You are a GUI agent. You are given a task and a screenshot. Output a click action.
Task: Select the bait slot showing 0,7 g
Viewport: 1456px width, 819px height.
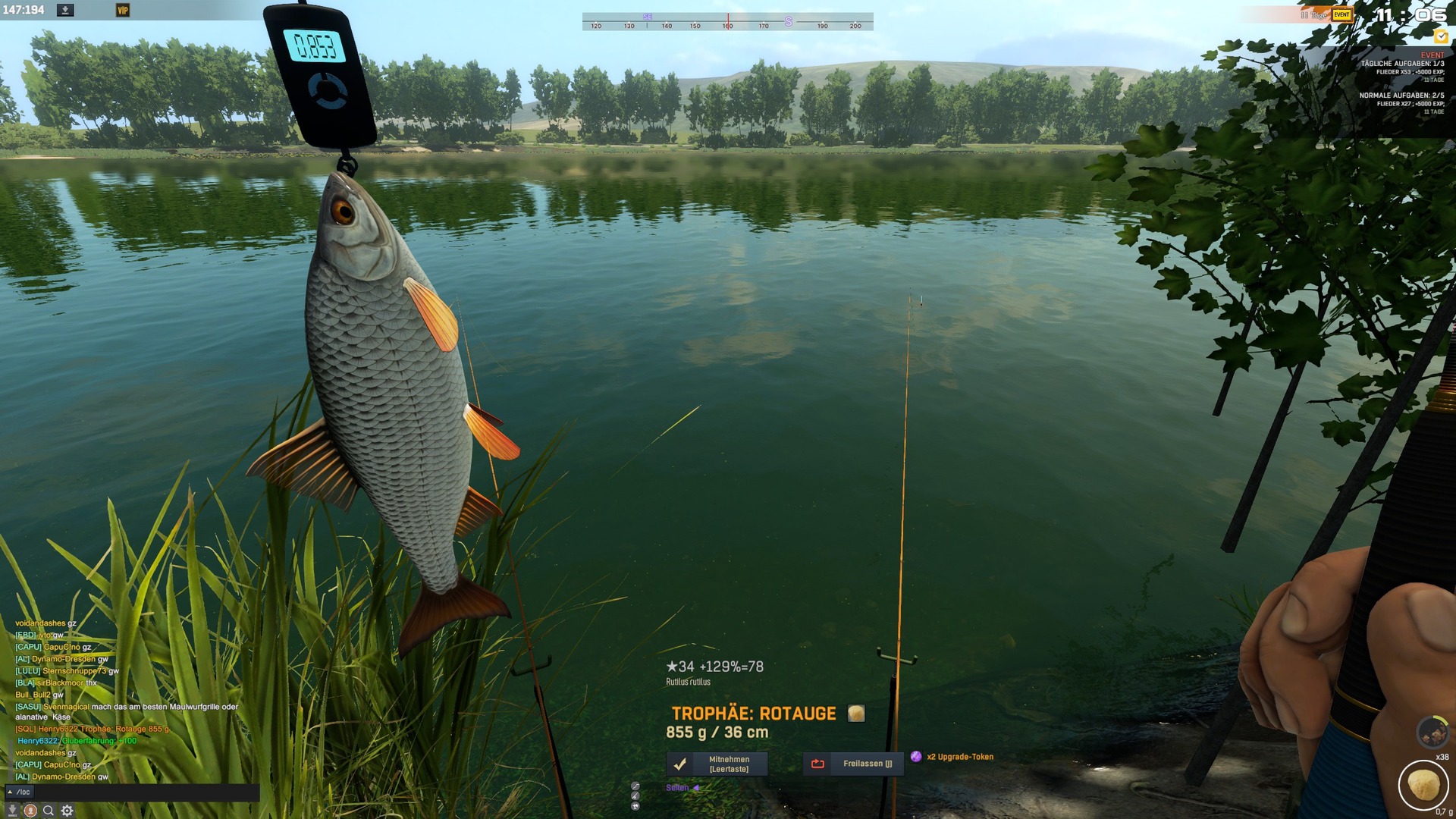1423,785
